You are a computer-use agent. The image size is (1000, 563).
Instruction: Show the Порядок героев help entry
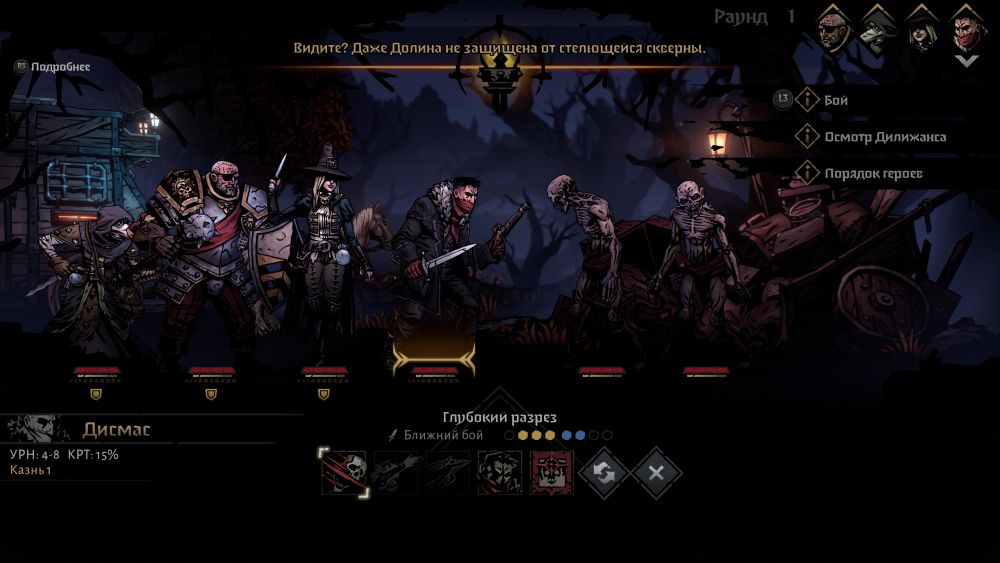tap(872, 173)
